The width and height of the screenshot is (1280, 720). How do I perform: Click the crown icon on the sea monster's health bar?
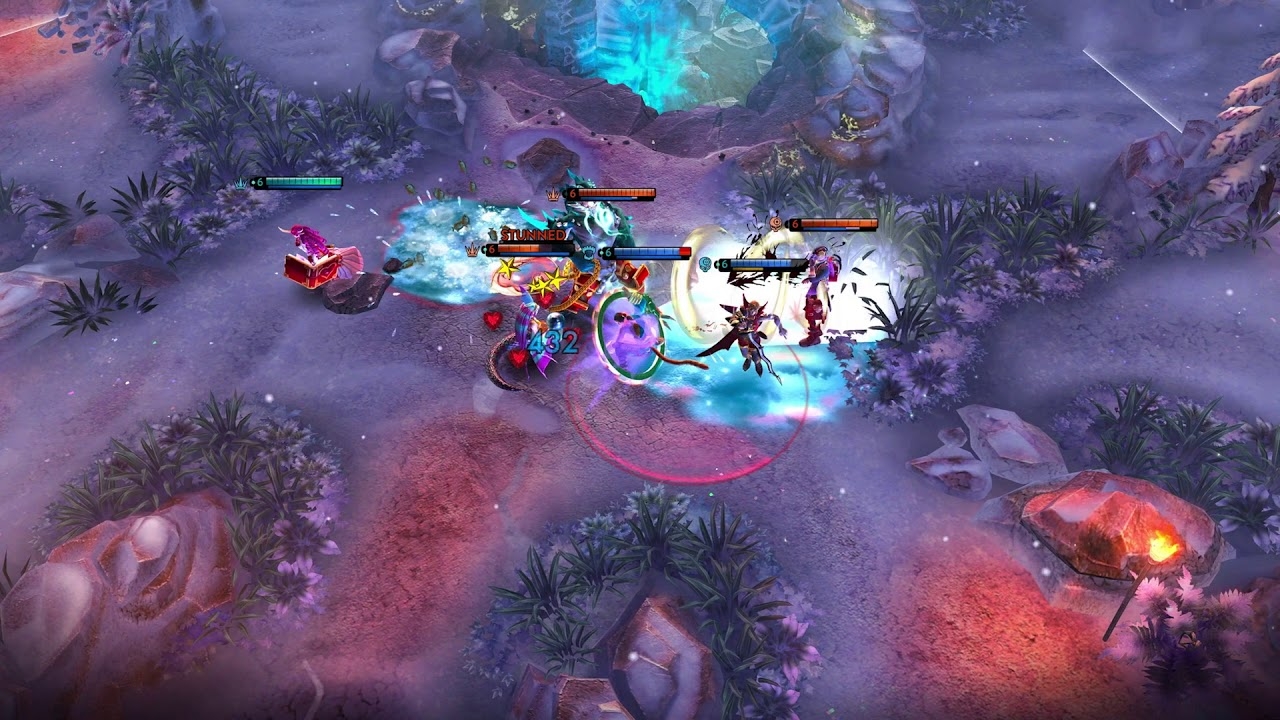point(552,193)
